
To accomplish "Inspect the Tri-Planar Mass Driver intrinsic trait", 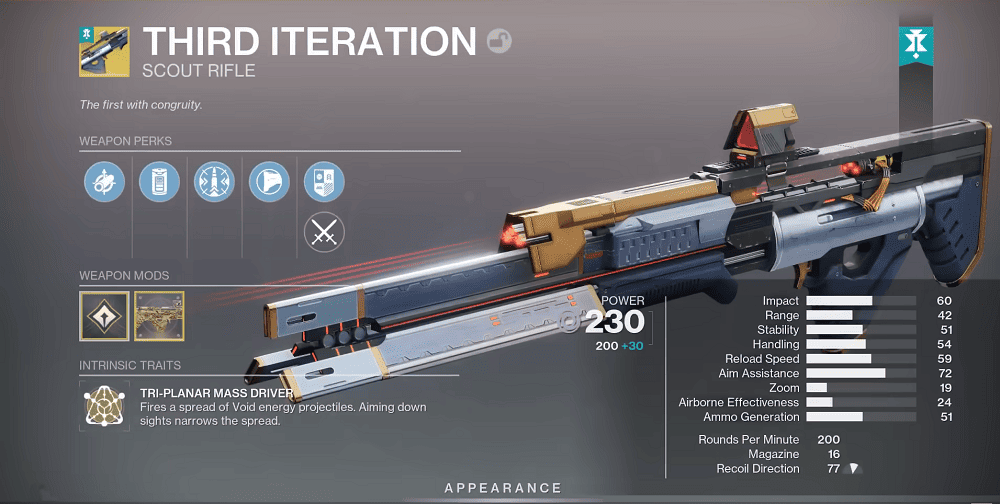I will (x=104, y=405).
